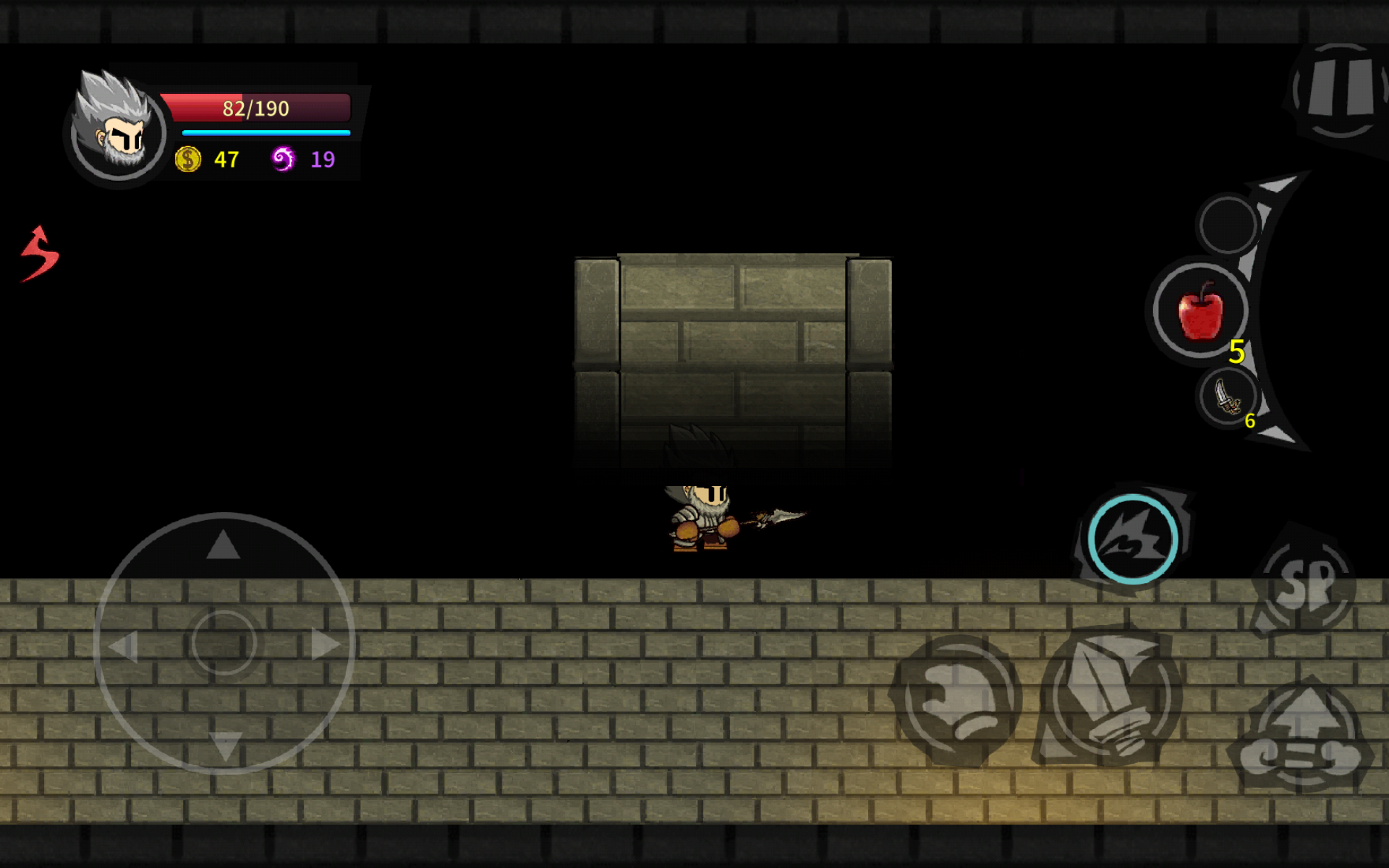Move left with the d-pad arrow
The image size is (1389, 868).
click(x=123, y=645)
